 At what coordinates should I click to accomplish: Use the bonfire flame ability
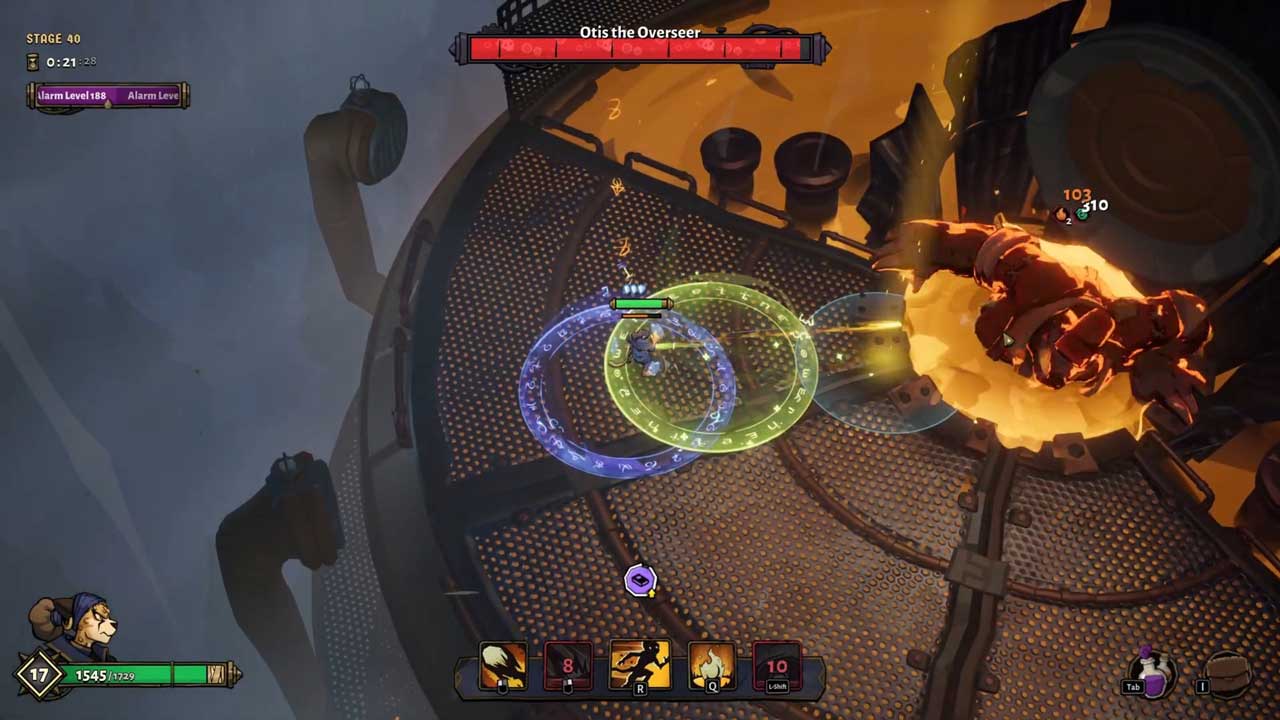pyautogui.click(x=711, y=666)
